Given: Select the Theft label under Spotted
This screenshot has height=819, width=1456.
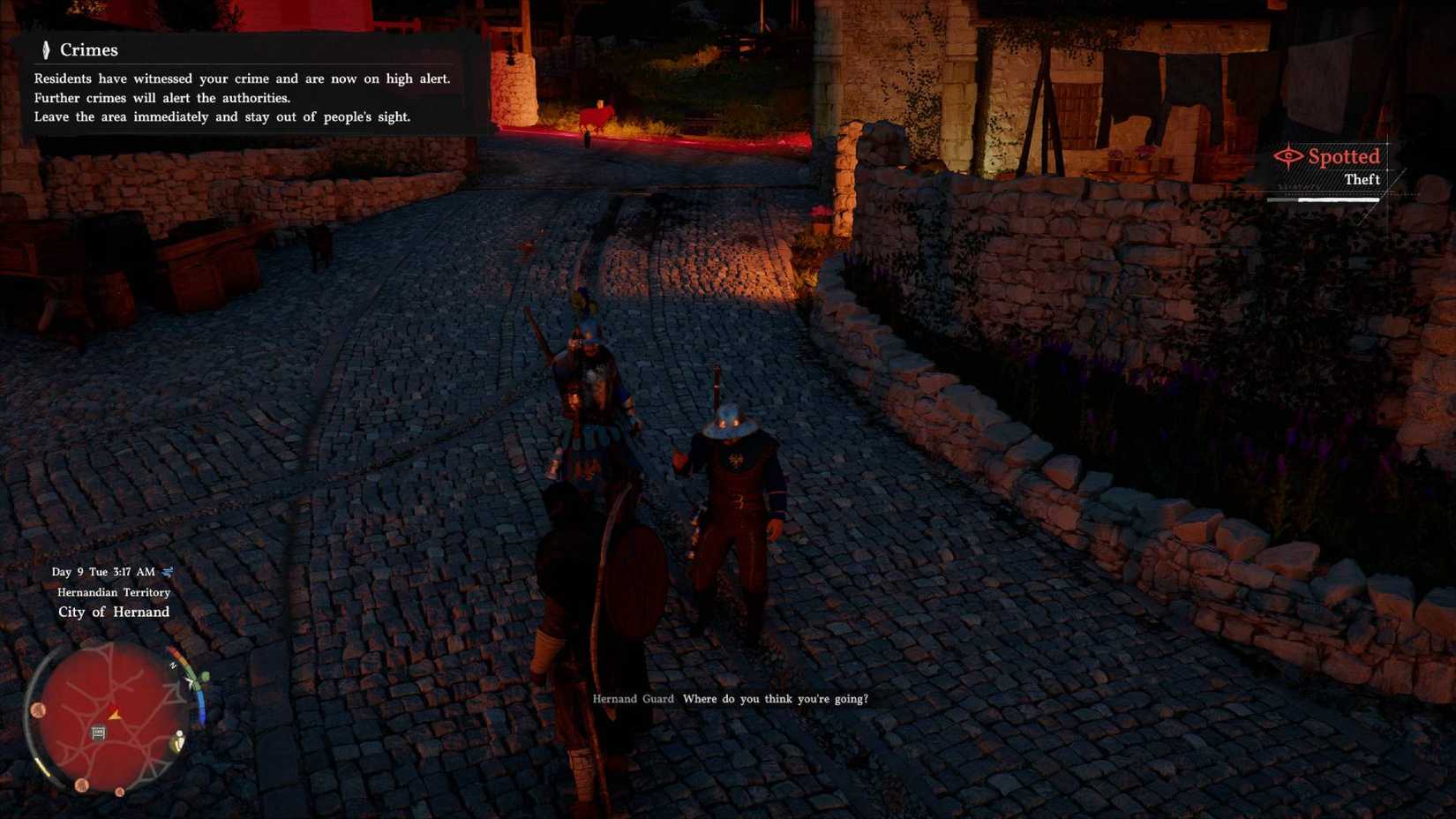Looking at the screenshot, I should [1362, 179].
